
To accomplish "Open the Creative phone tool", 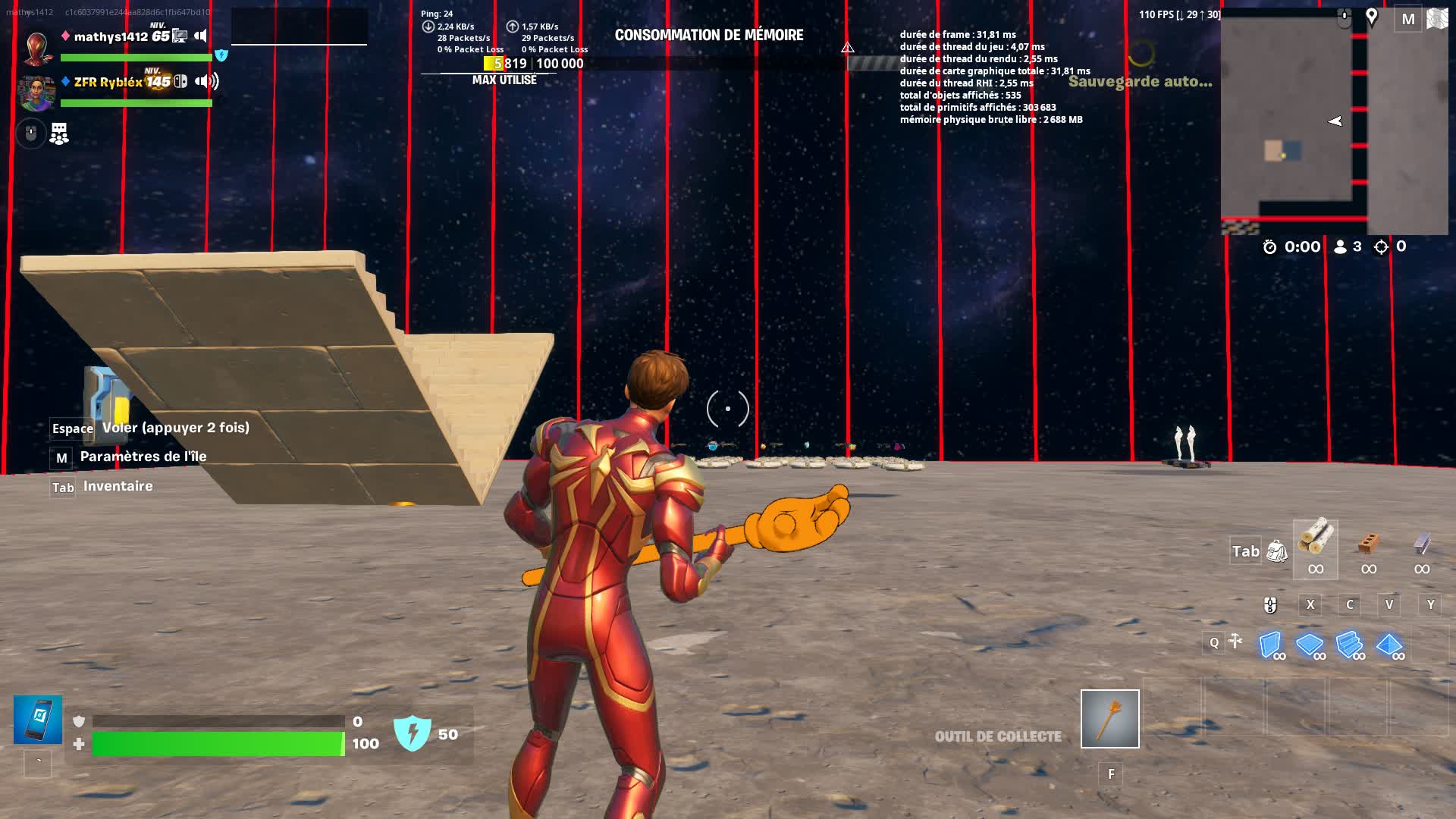I will [38, 720].
